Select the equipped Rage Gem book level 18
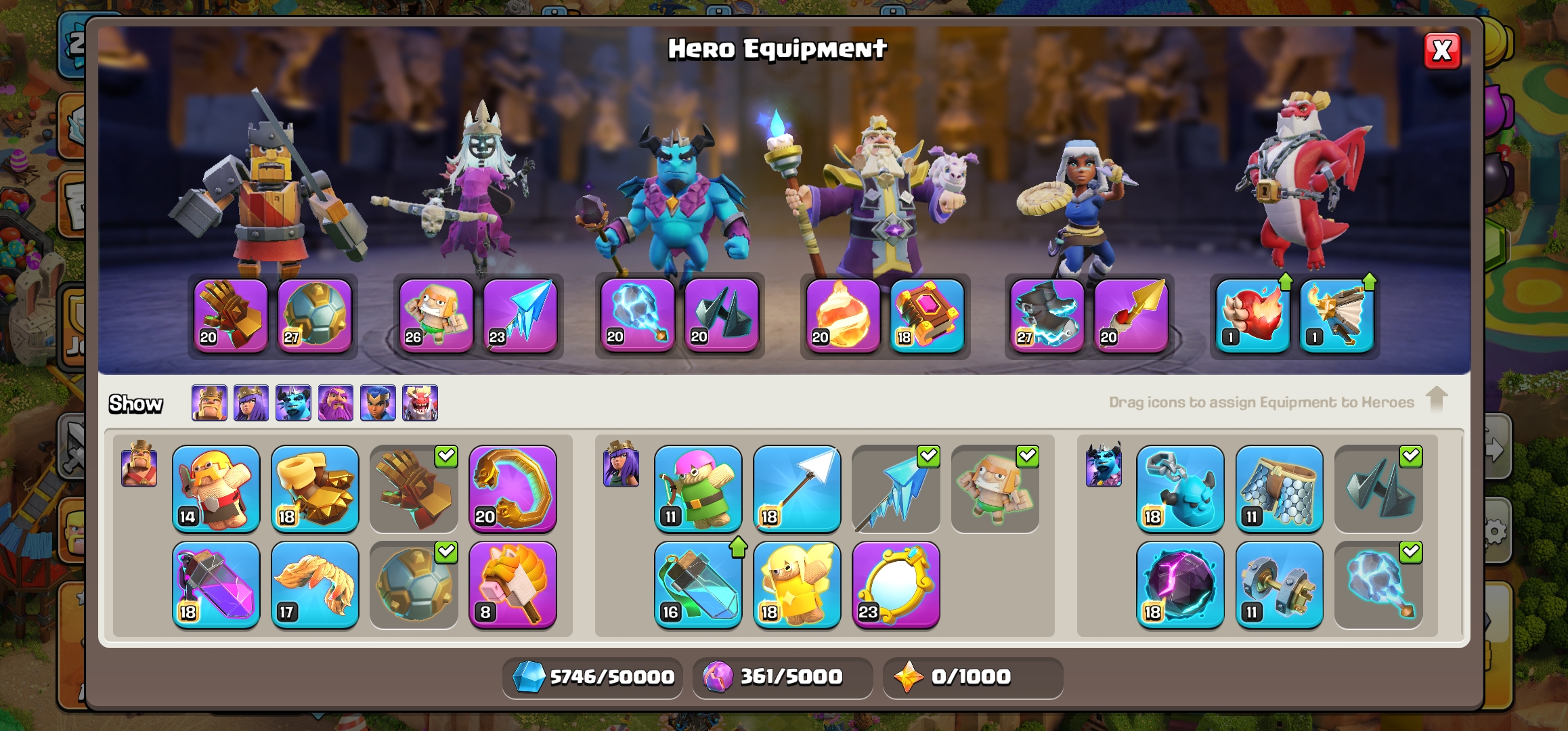Image resolution: width=1568 pixels, height=731 pixels. (927, 315)
